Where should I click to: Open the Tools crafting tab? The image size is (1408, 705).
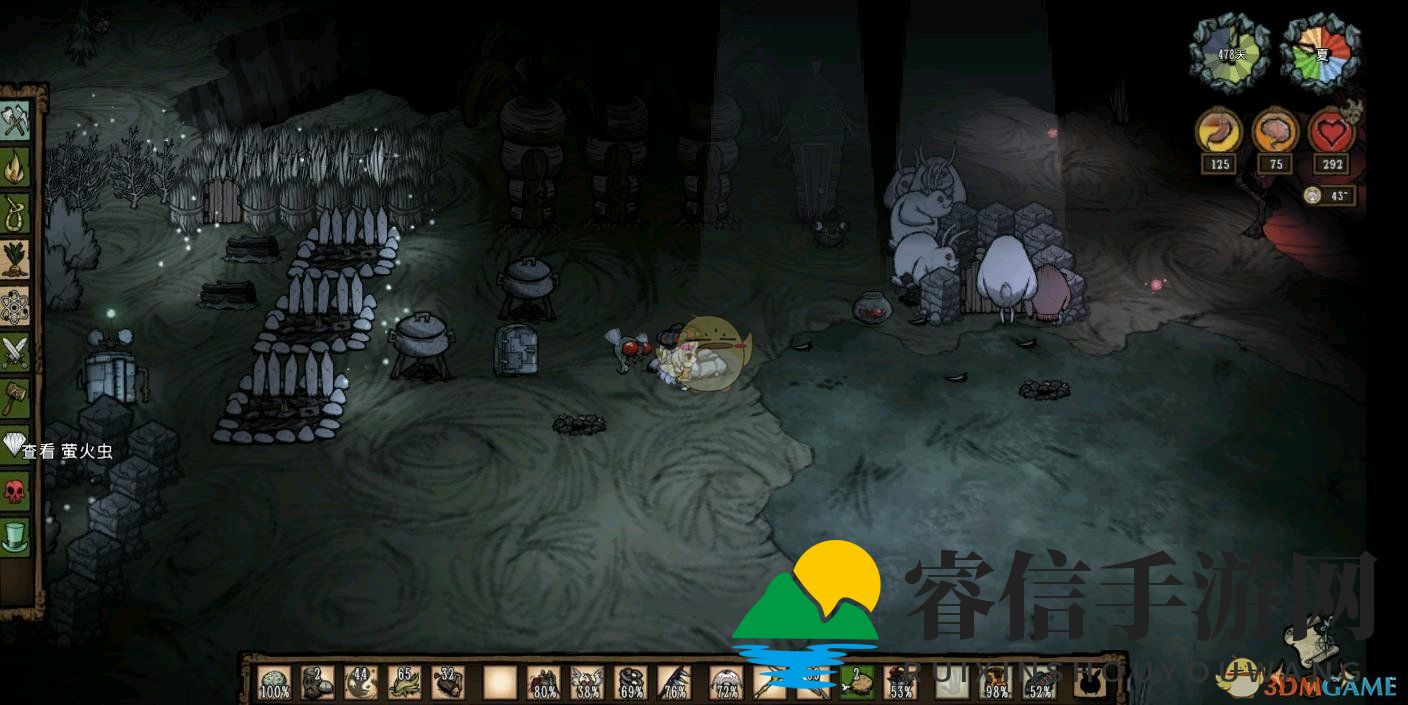pos(16,120)
